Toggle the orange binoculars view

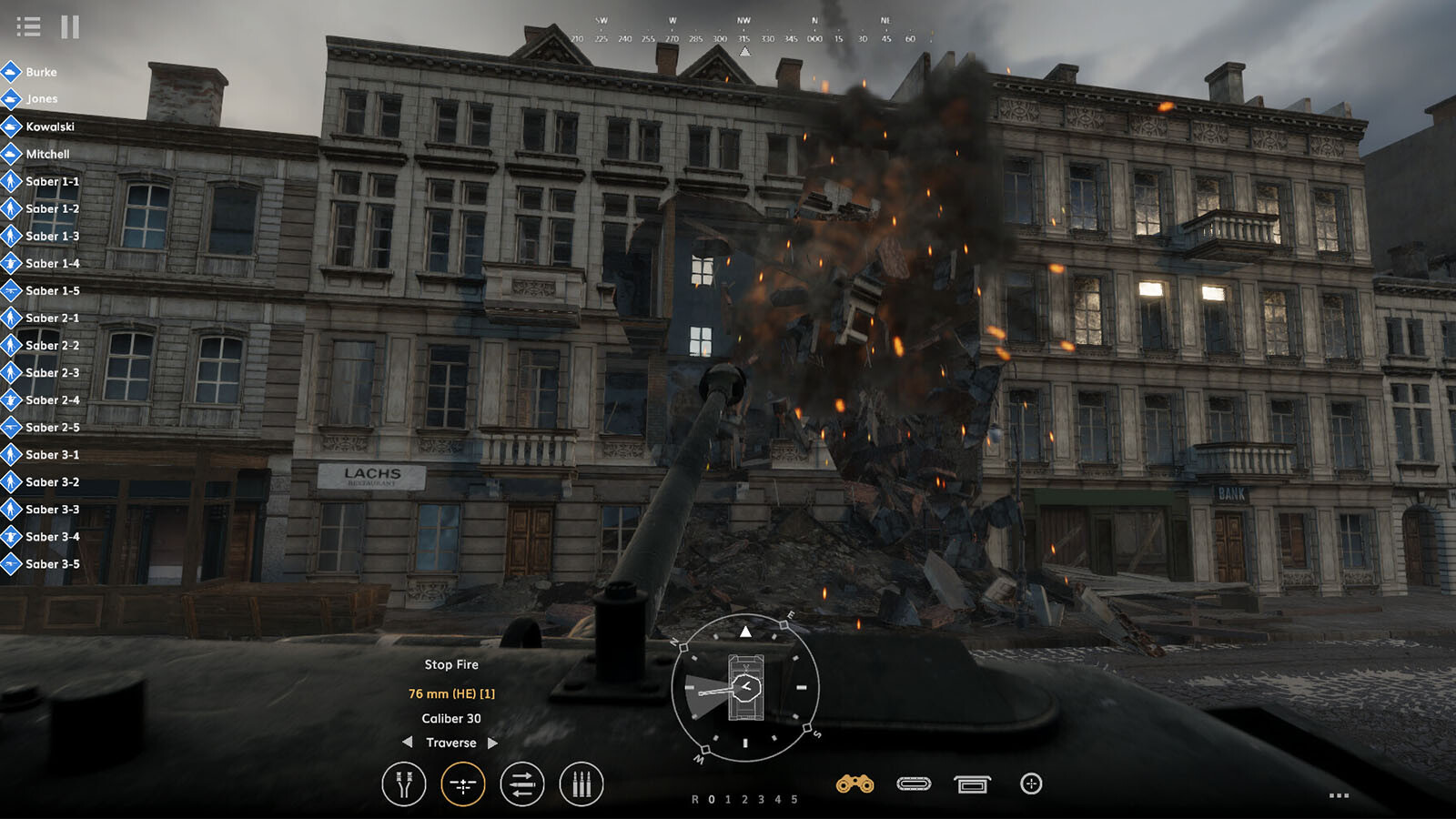point(854,784)
